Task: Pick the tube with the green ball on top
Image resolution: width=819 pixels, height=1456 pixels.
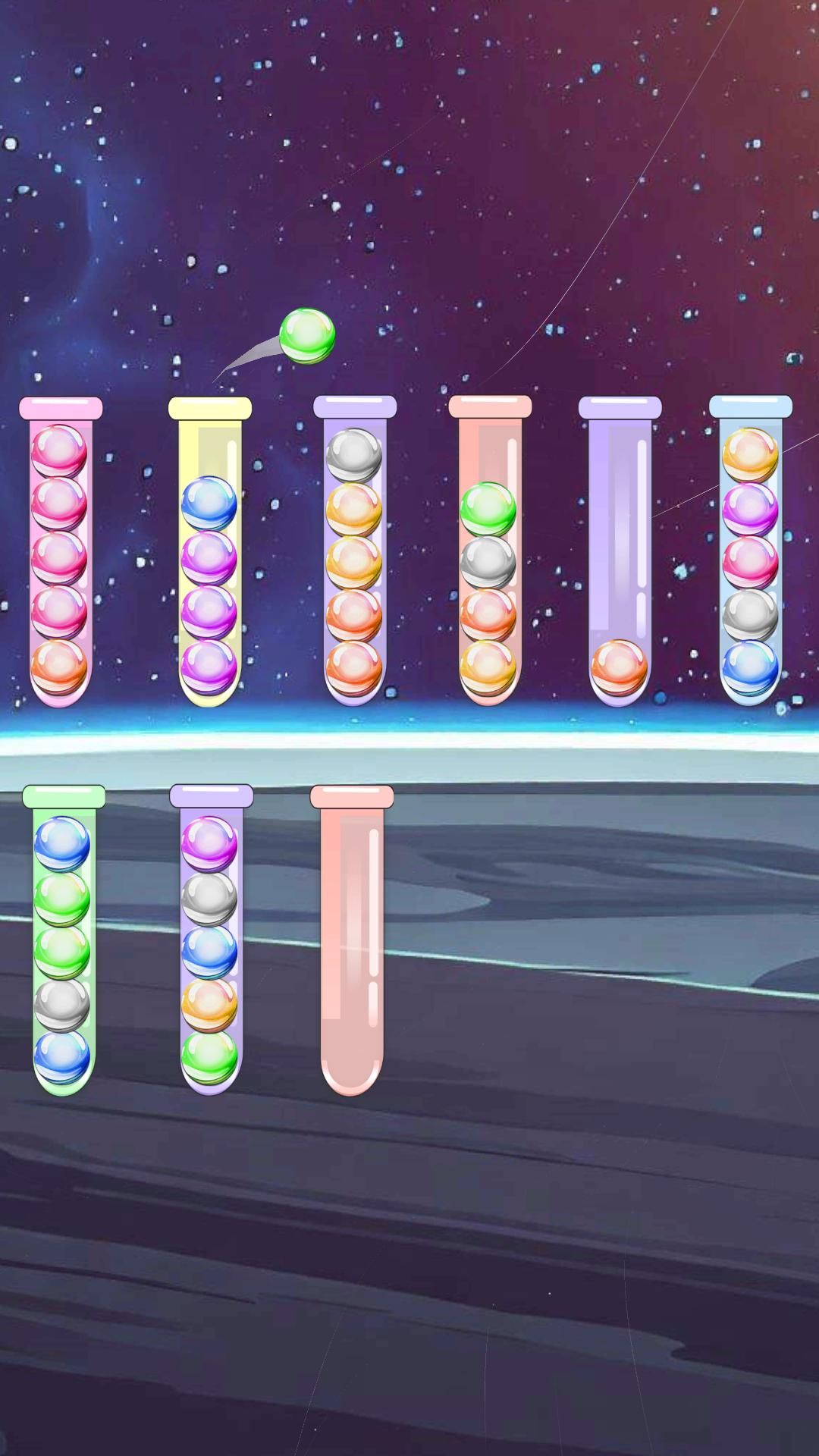Action: [489, 554]
